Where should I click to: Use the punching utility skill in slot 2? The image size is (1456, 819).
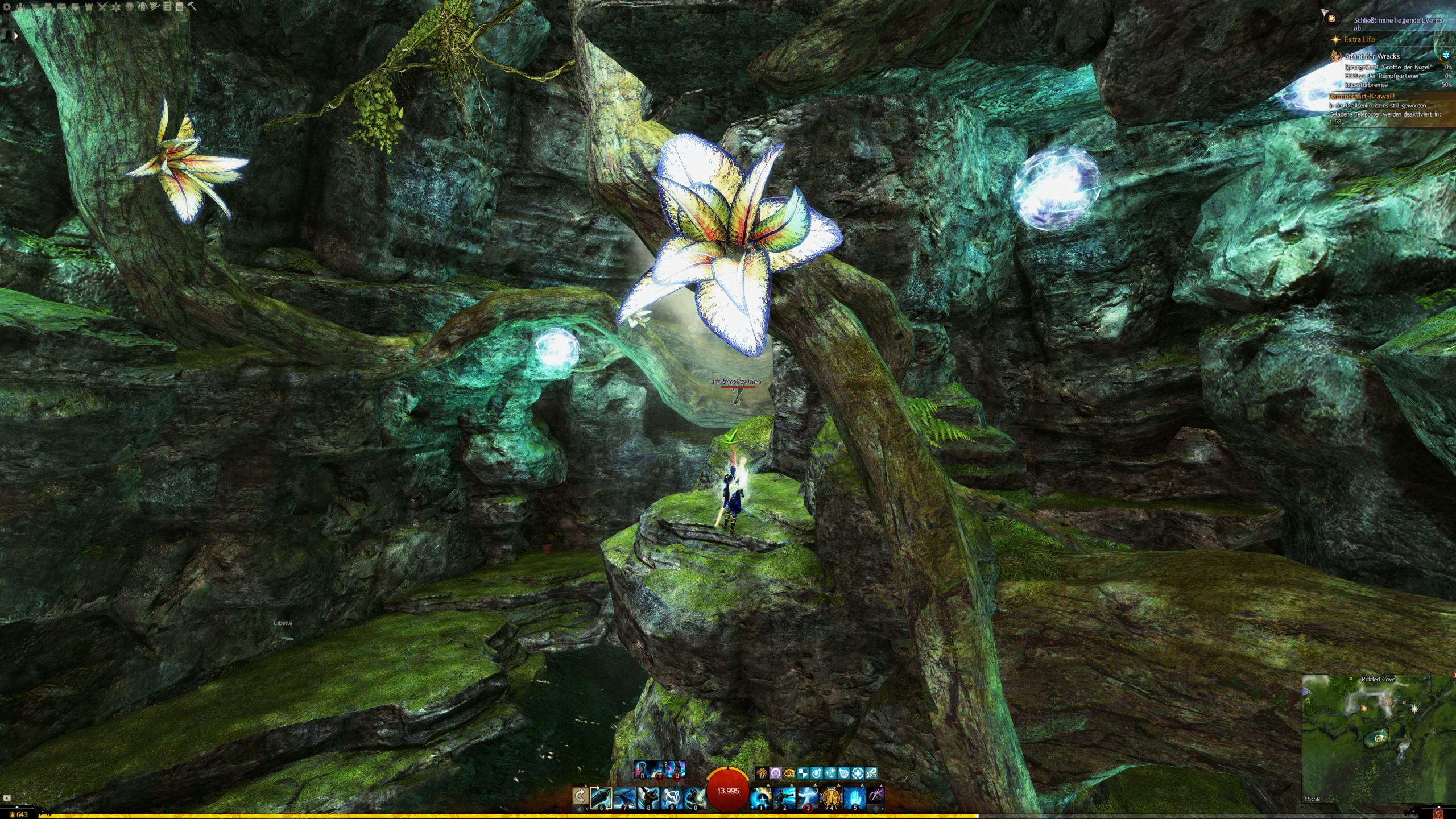pyautogui.click(x=784, y=797)
